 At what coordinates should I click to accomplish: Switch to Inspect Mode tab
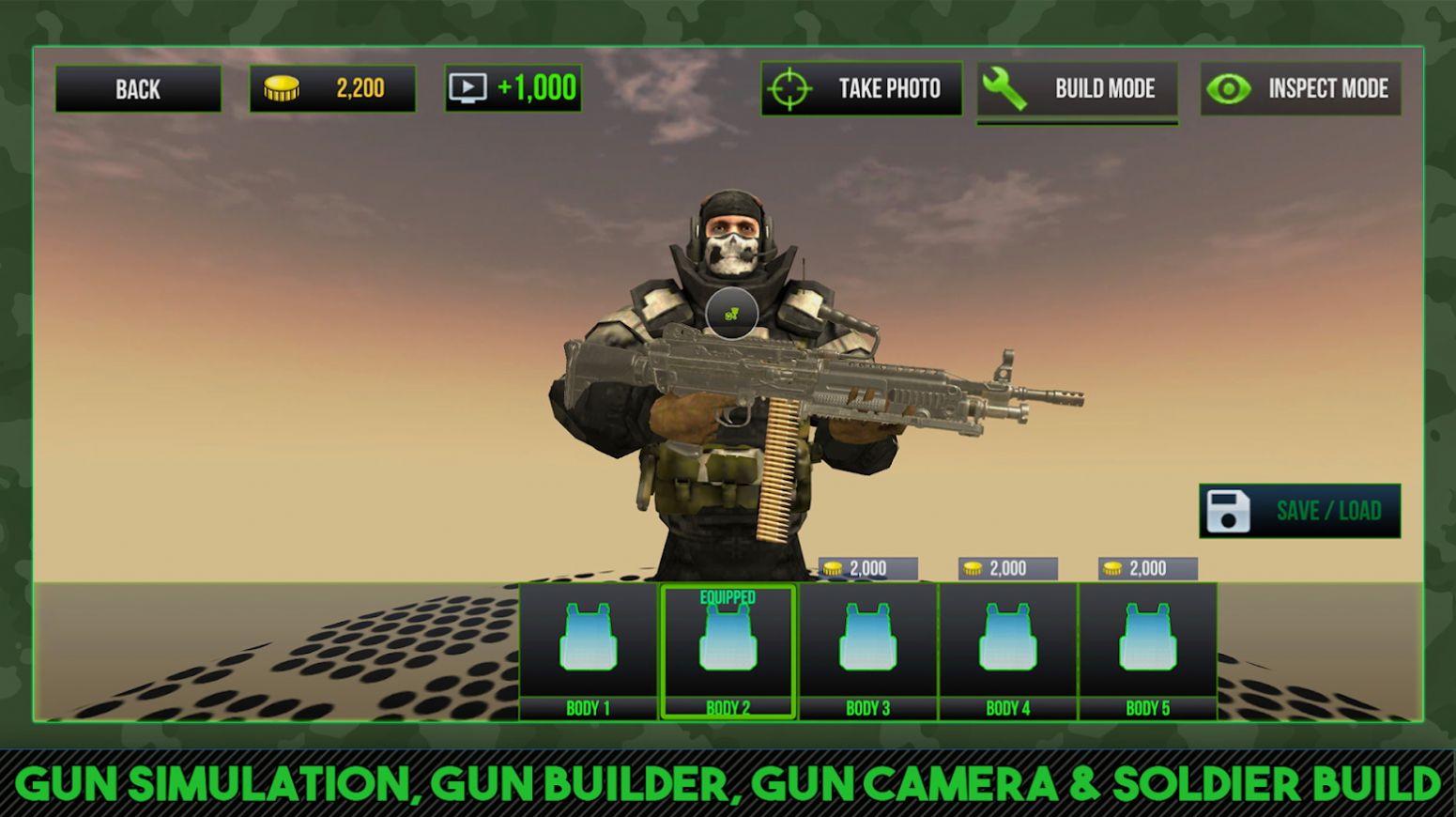tap(1300, 88)
